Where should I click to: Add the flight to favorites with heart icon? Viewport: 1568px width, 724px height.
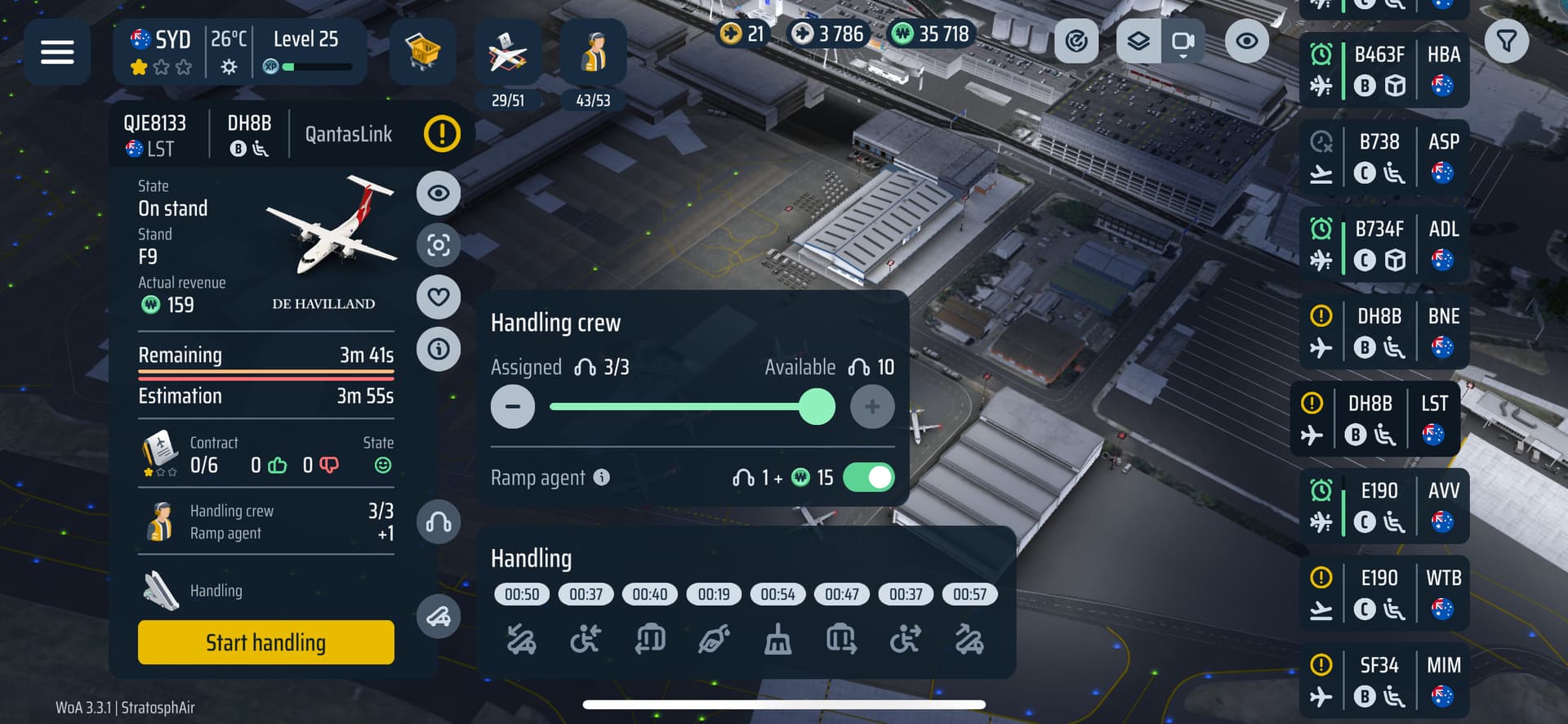439,297
